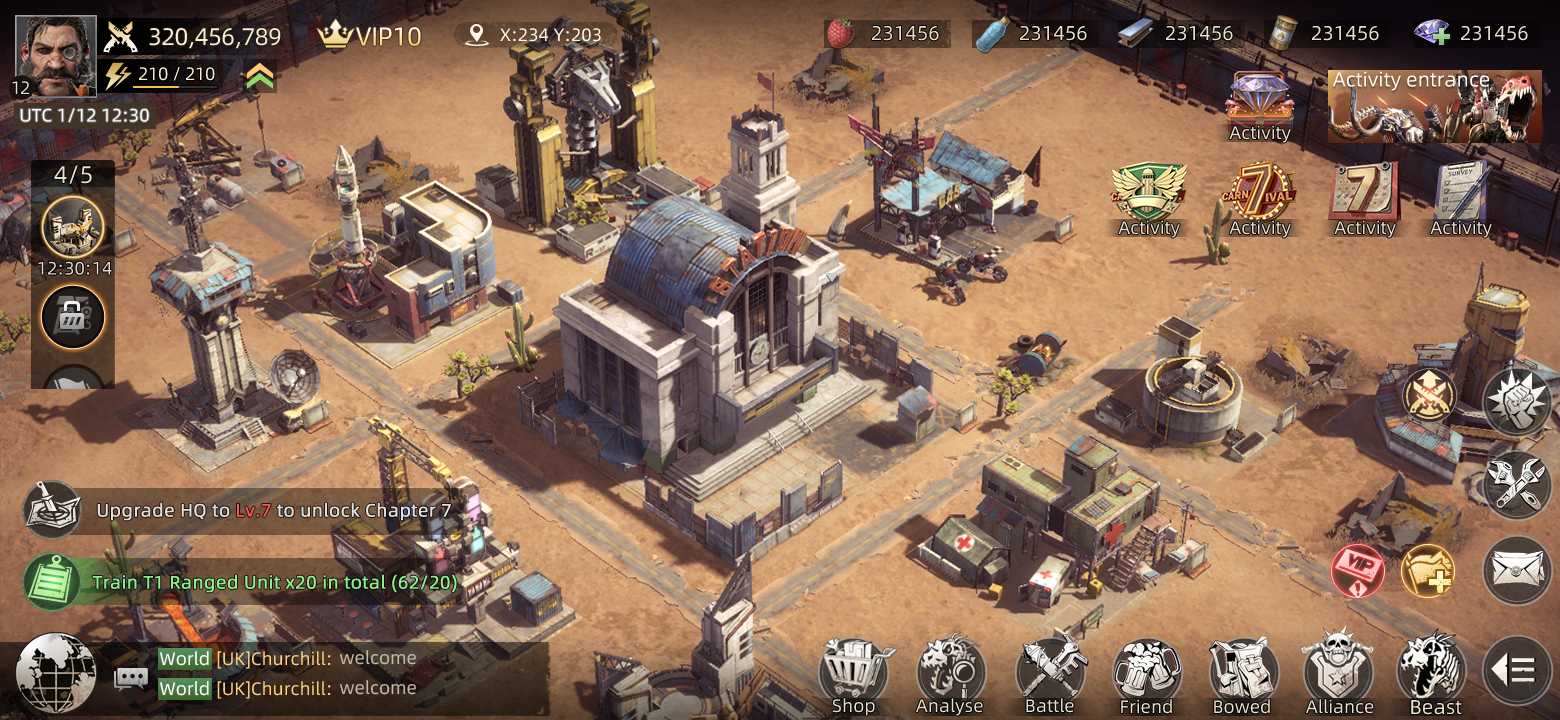Image resolution: width=1560 pixels, height=720 pixels.
Task: Open the Shop
Action: [851, 668]
